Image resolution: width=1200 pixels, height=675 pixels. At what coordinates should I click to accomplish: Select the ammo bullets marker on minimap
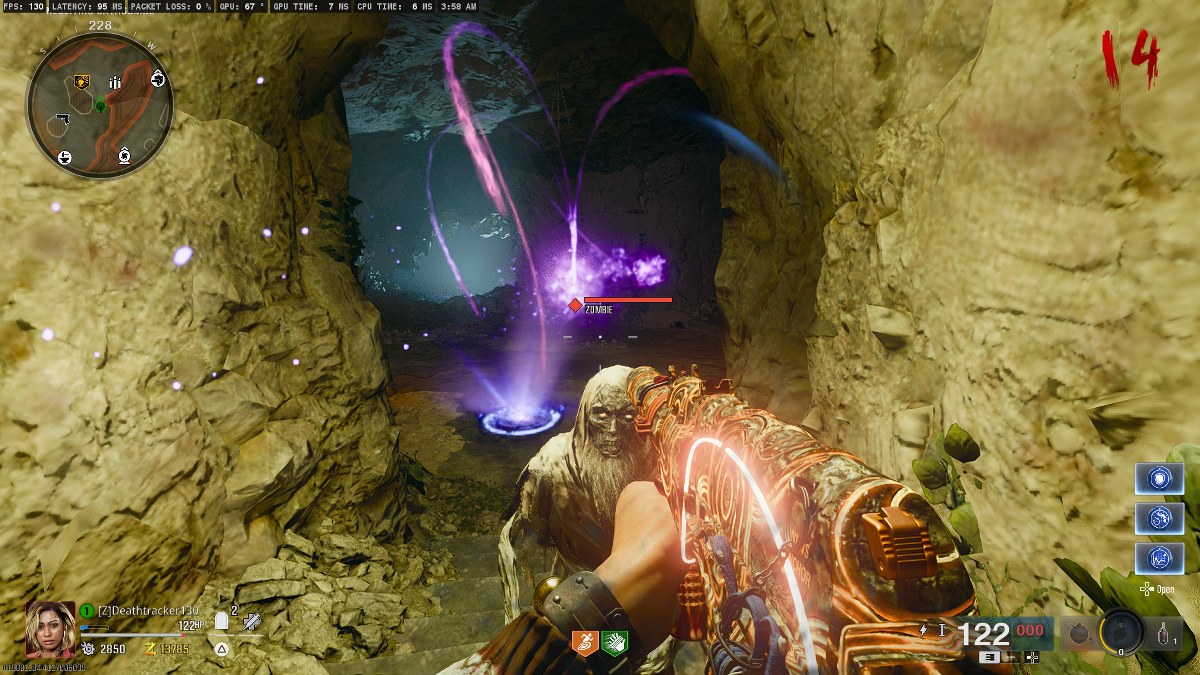(x=115, y=83)
